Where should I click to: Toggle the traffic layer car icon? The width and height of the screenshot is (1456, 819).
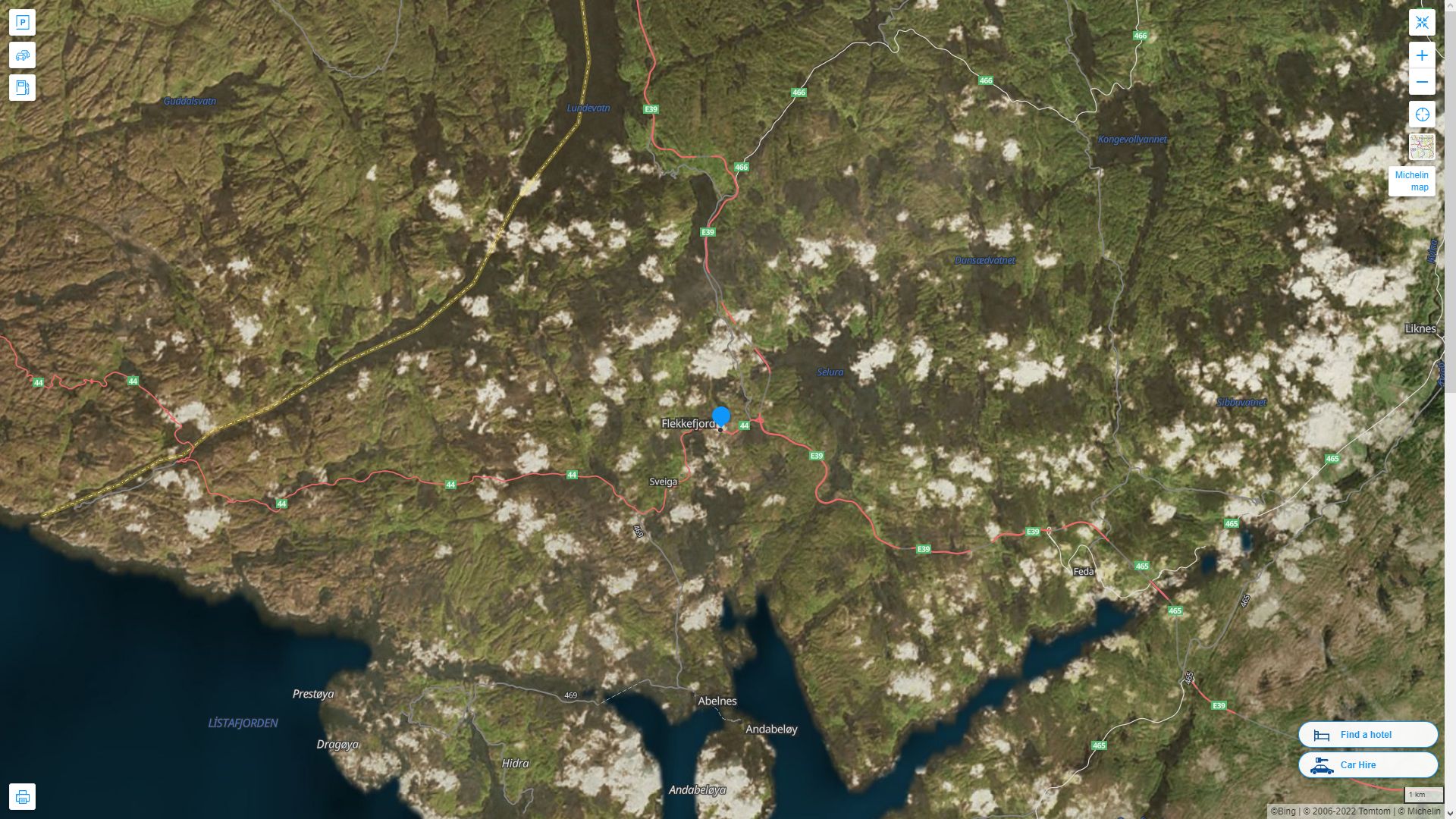click(23, 55)
